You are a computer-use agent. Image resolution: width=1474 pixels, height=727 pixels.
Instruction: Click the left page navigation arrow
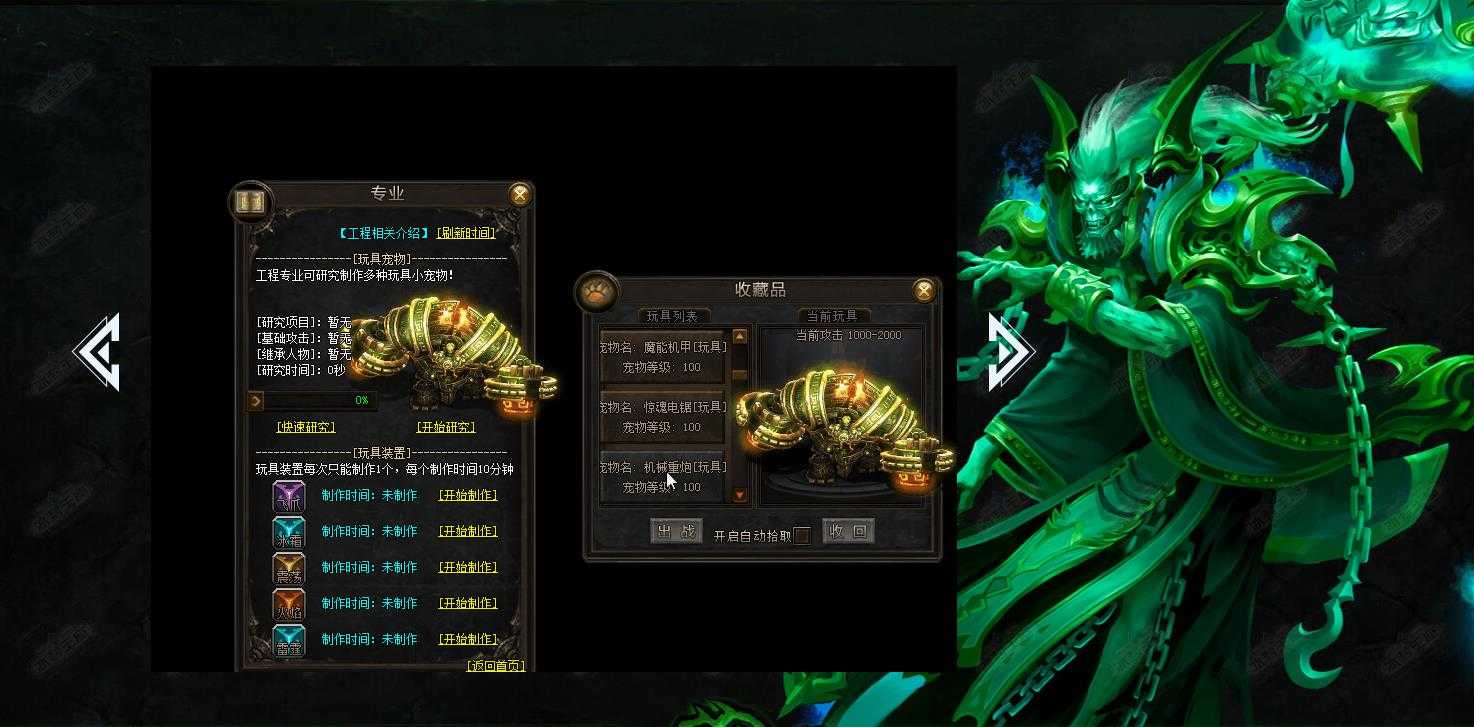[100, 351]
